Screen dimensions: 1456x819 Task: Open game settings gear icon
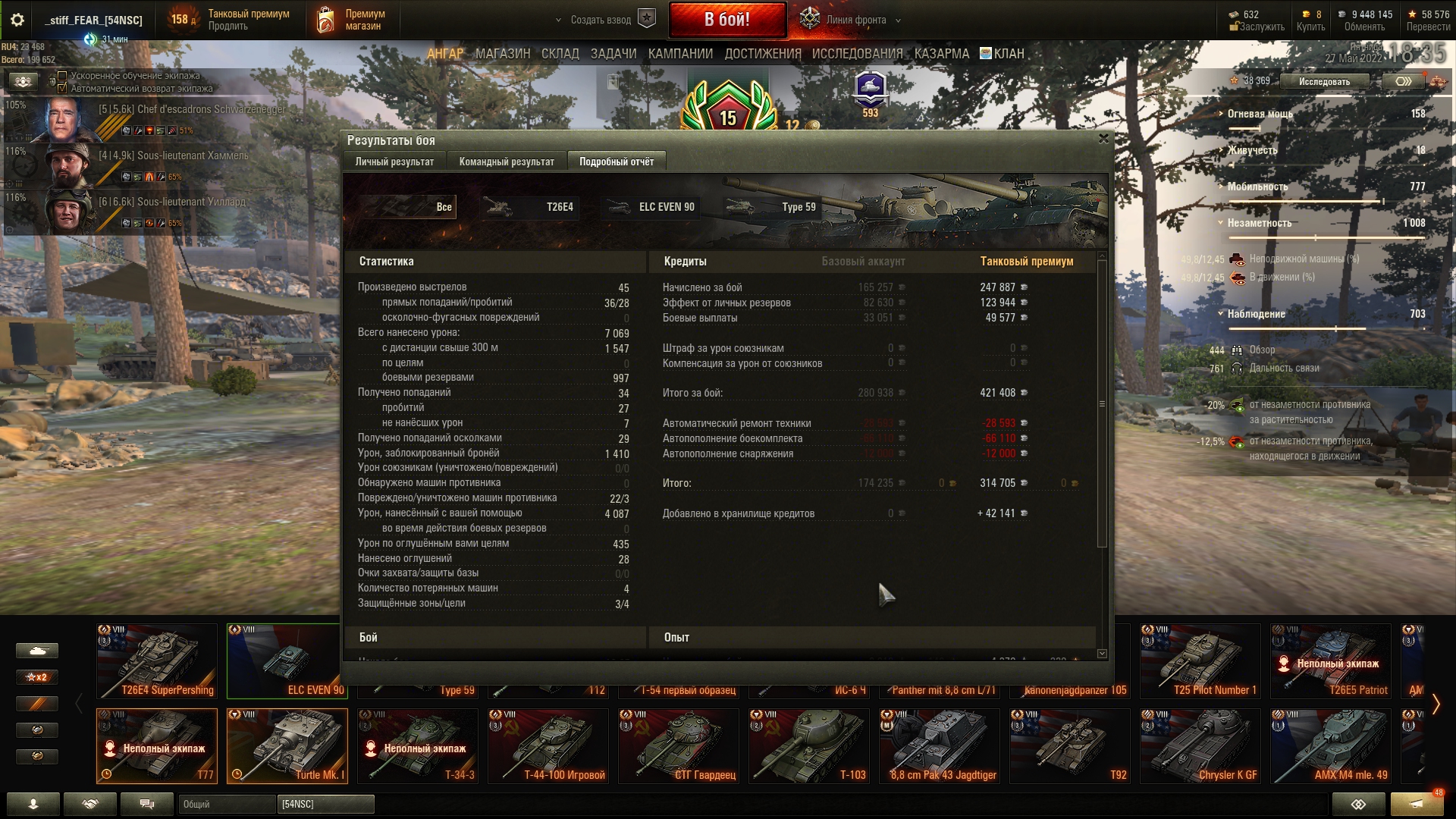pos(17,20)
